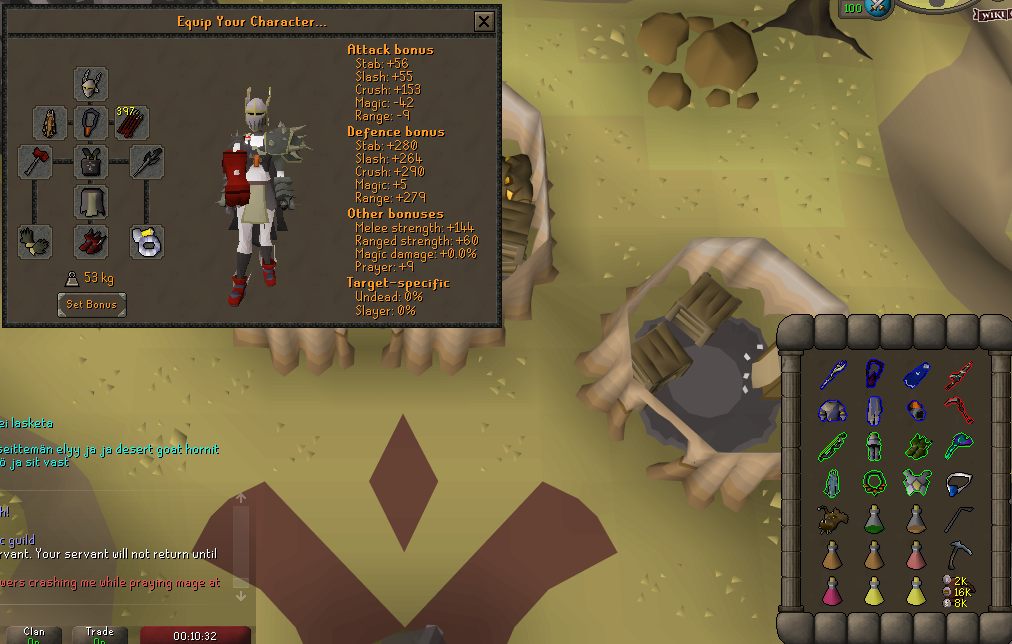
Task: Open the Trade chat tab
Action: pos(99,634)
